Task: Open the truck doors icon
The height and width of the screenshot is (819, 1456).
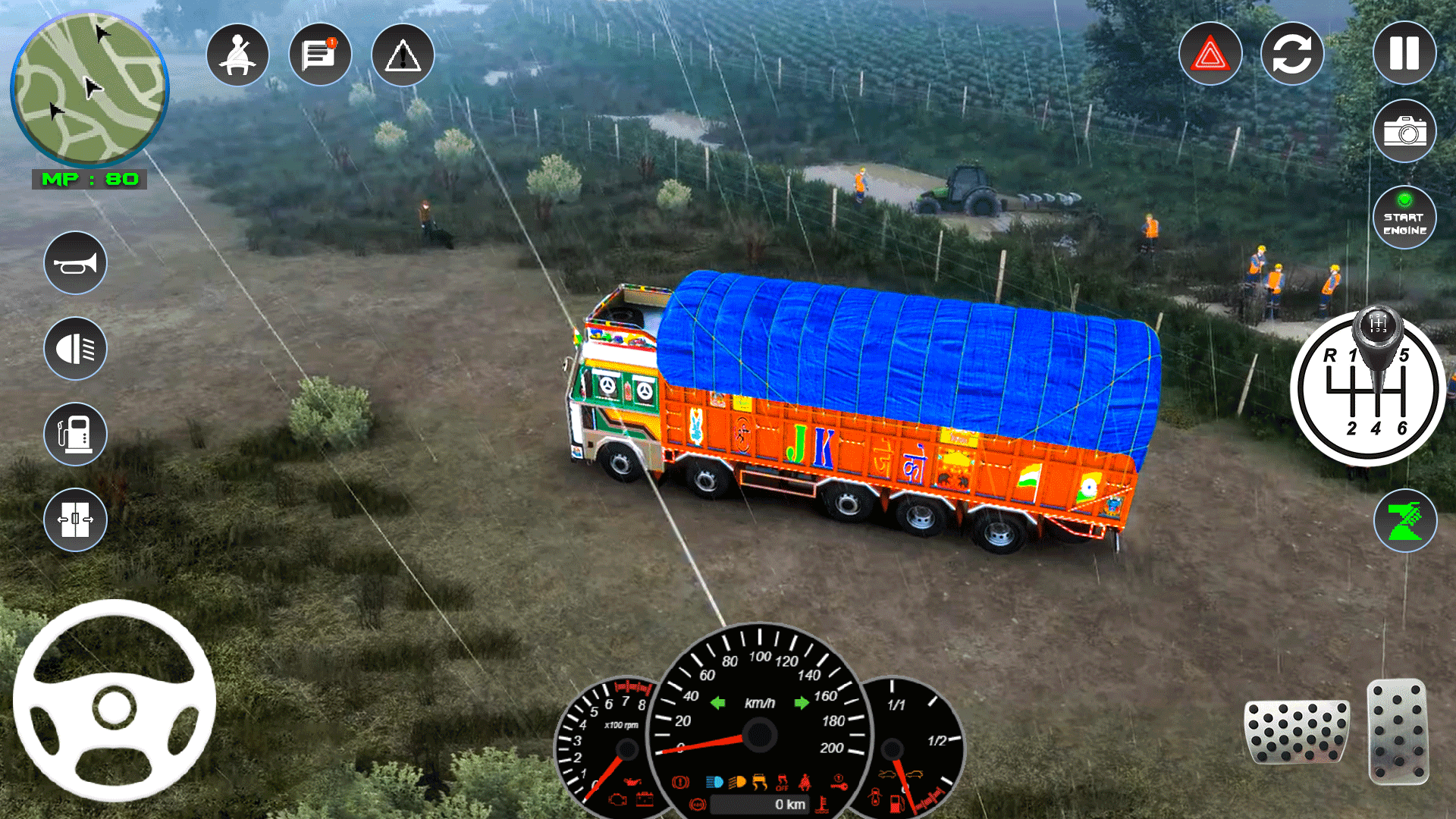Action: point(74,520)
